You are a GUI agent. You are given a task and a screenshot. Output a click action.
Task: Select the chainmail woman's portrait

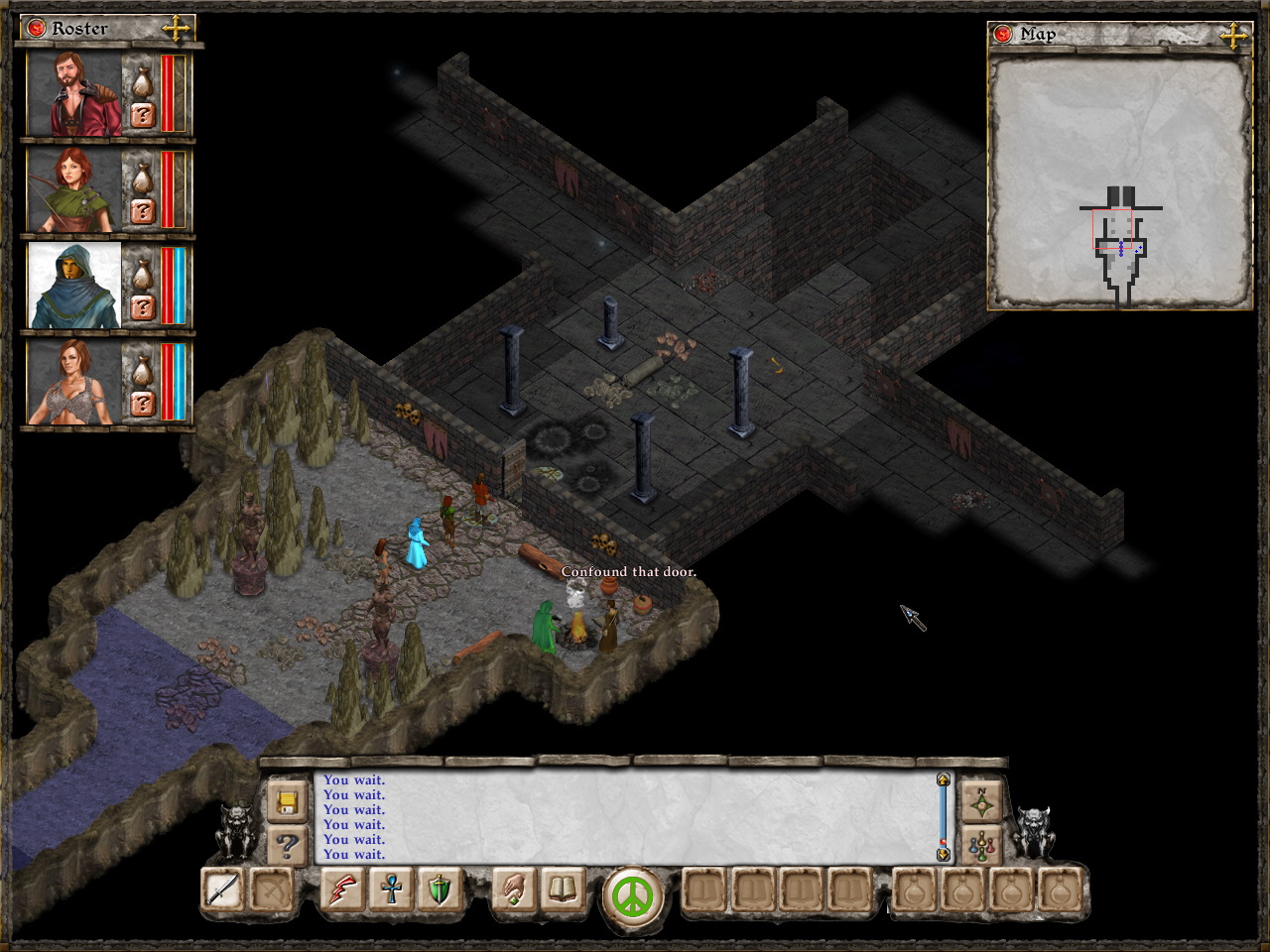(x=74, y=382)
